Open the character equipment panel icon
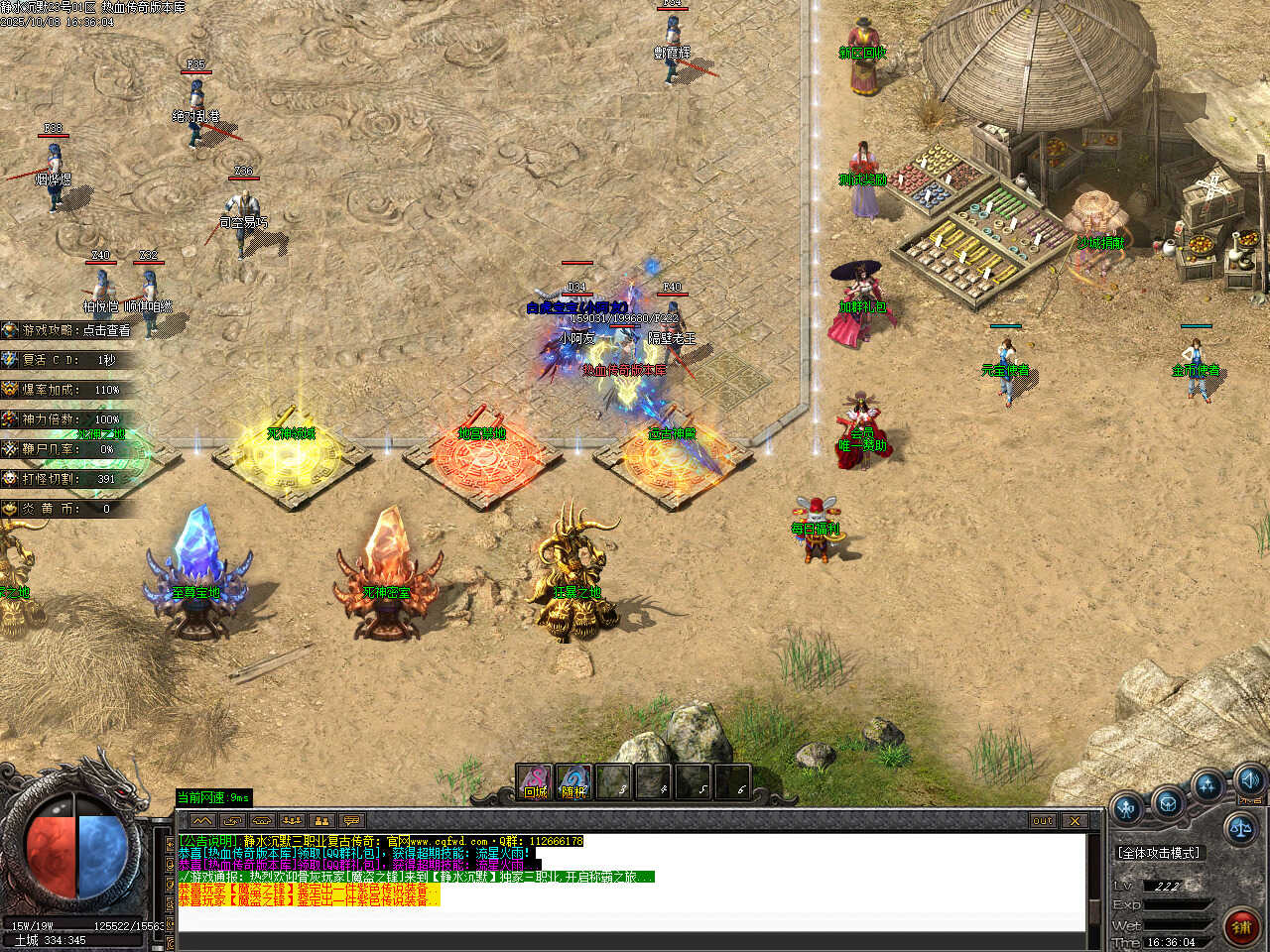This screenshot has width=1270, height=952. click(x=1127, y=809)
